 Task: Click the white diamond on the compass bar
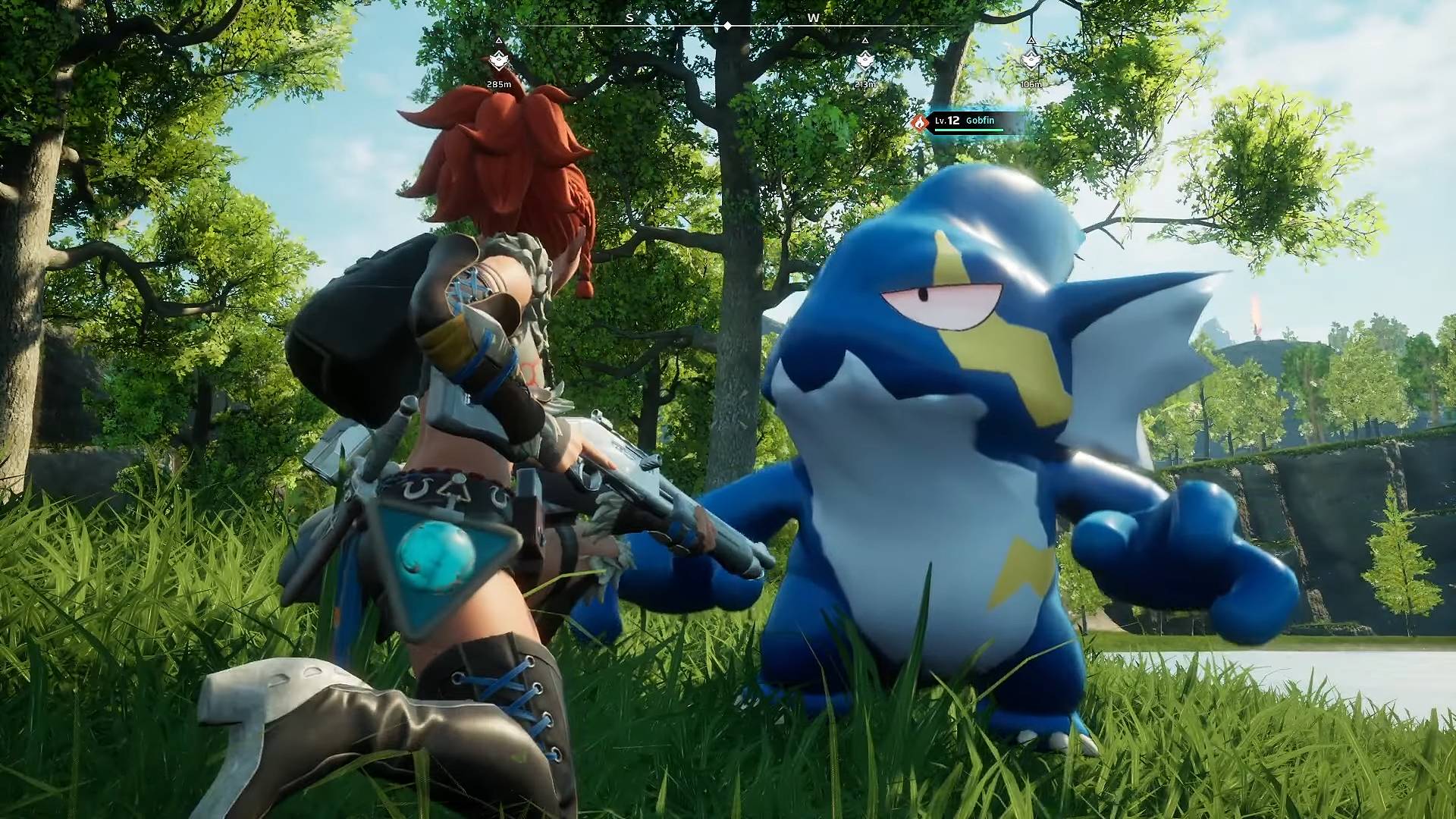point(727,25)
